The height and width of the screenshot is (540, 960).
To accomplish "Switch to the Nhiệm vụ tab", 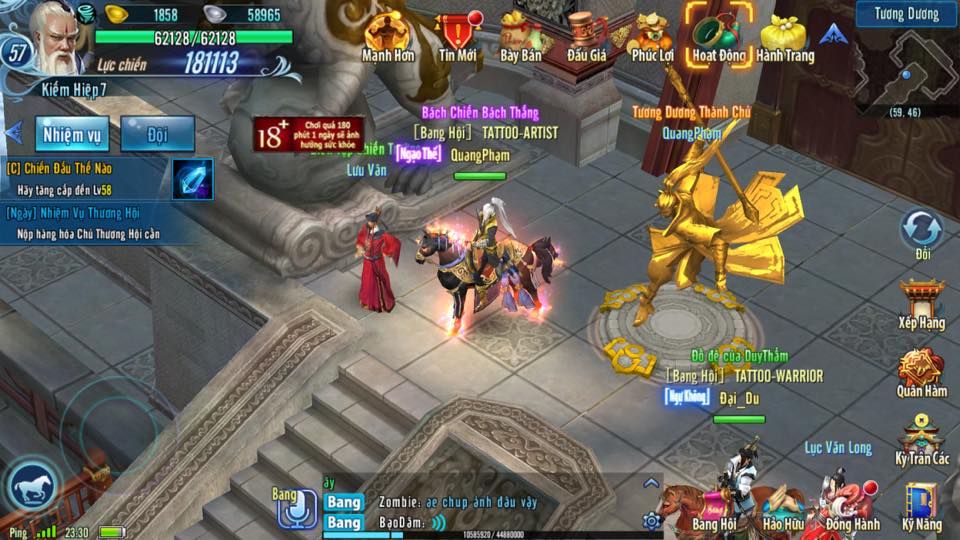I will pos(72,133).
